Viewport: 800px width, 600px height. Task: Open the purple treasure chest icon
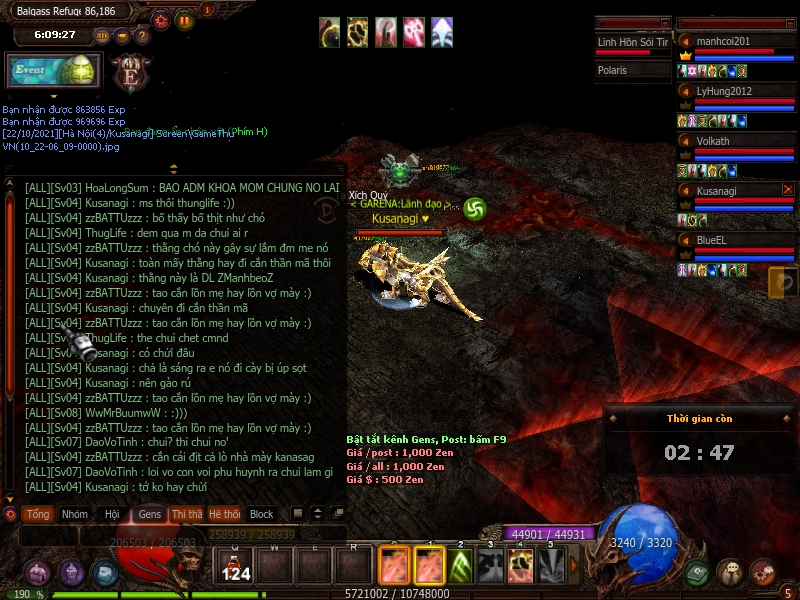click(x=38, y=573)
